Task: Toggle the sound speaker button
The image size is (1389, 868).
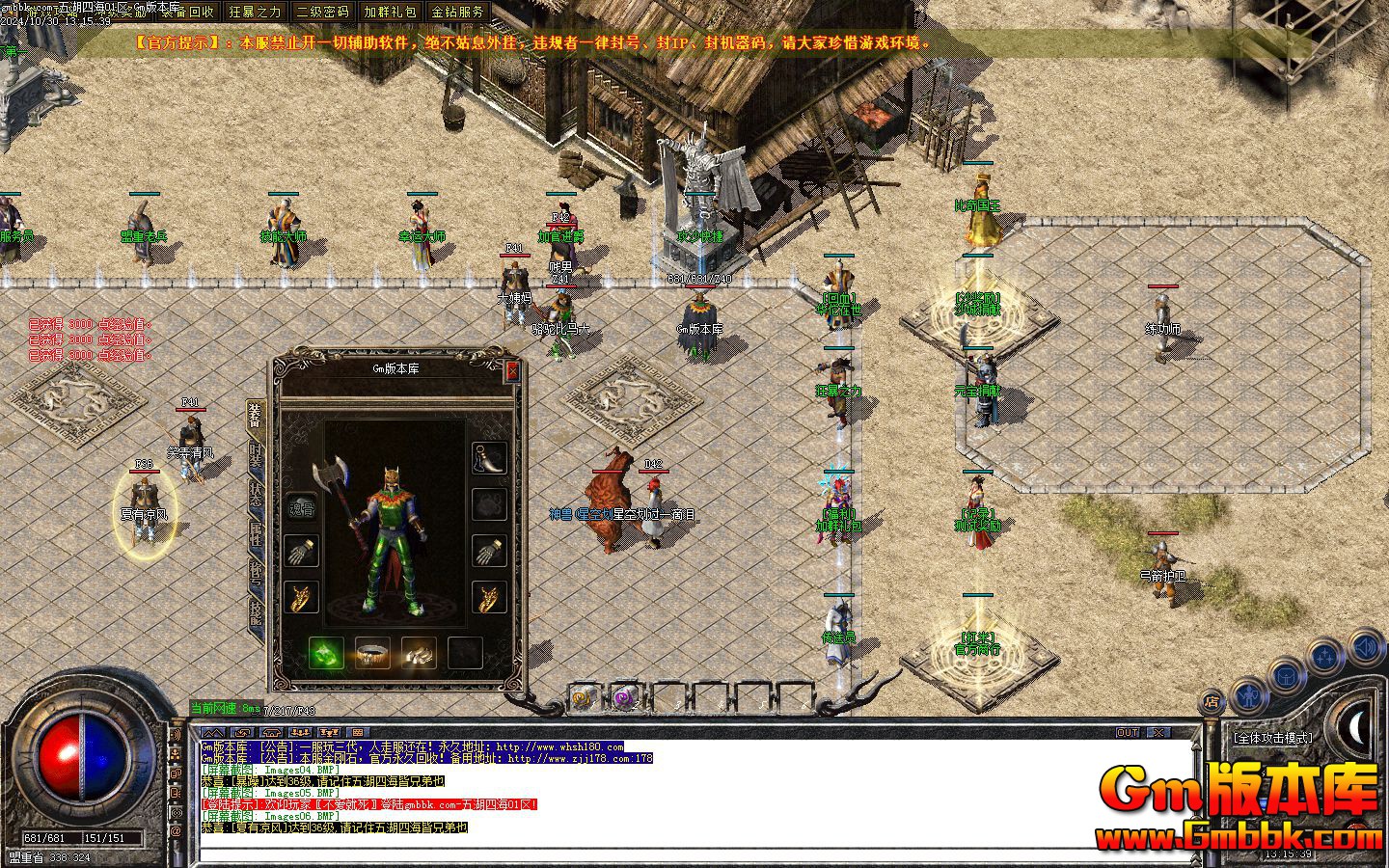Action: click(x=1366, y=647)
